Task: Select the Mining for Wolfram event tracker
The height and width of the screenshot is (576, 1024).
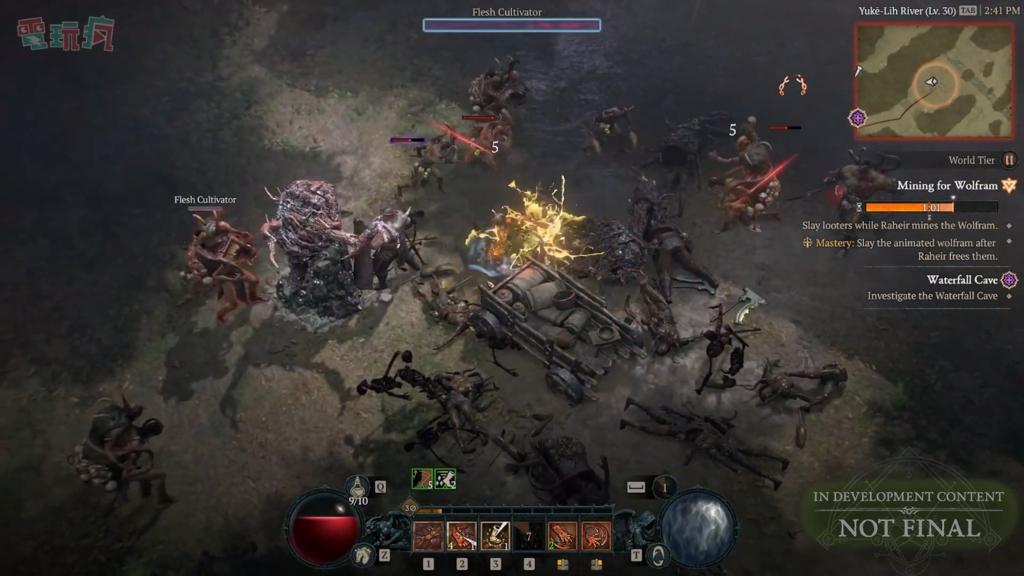Action: point(946,186)
